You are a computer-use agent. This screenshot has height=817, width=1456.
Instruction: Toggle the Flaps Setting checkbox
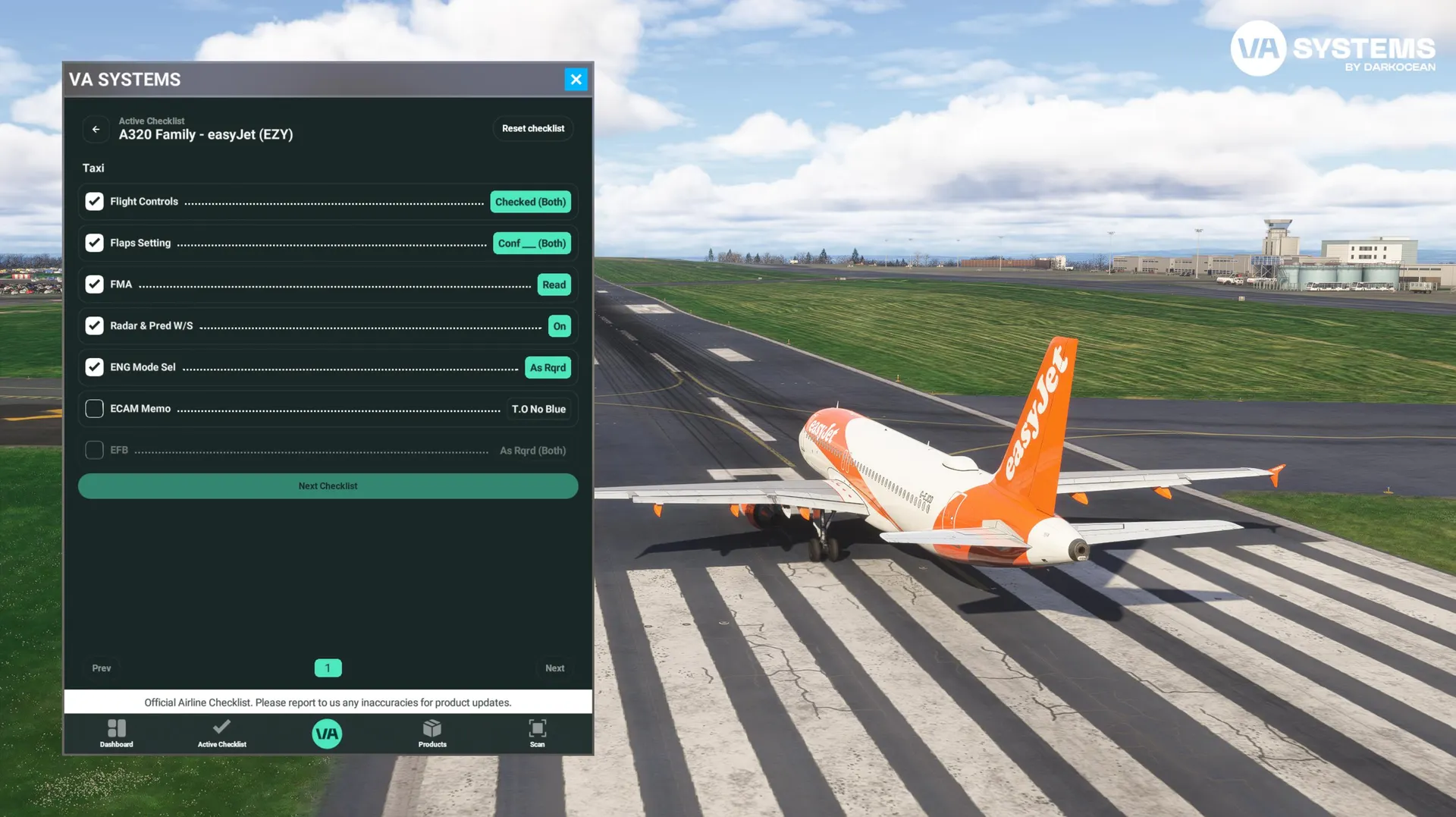point(94,243)
